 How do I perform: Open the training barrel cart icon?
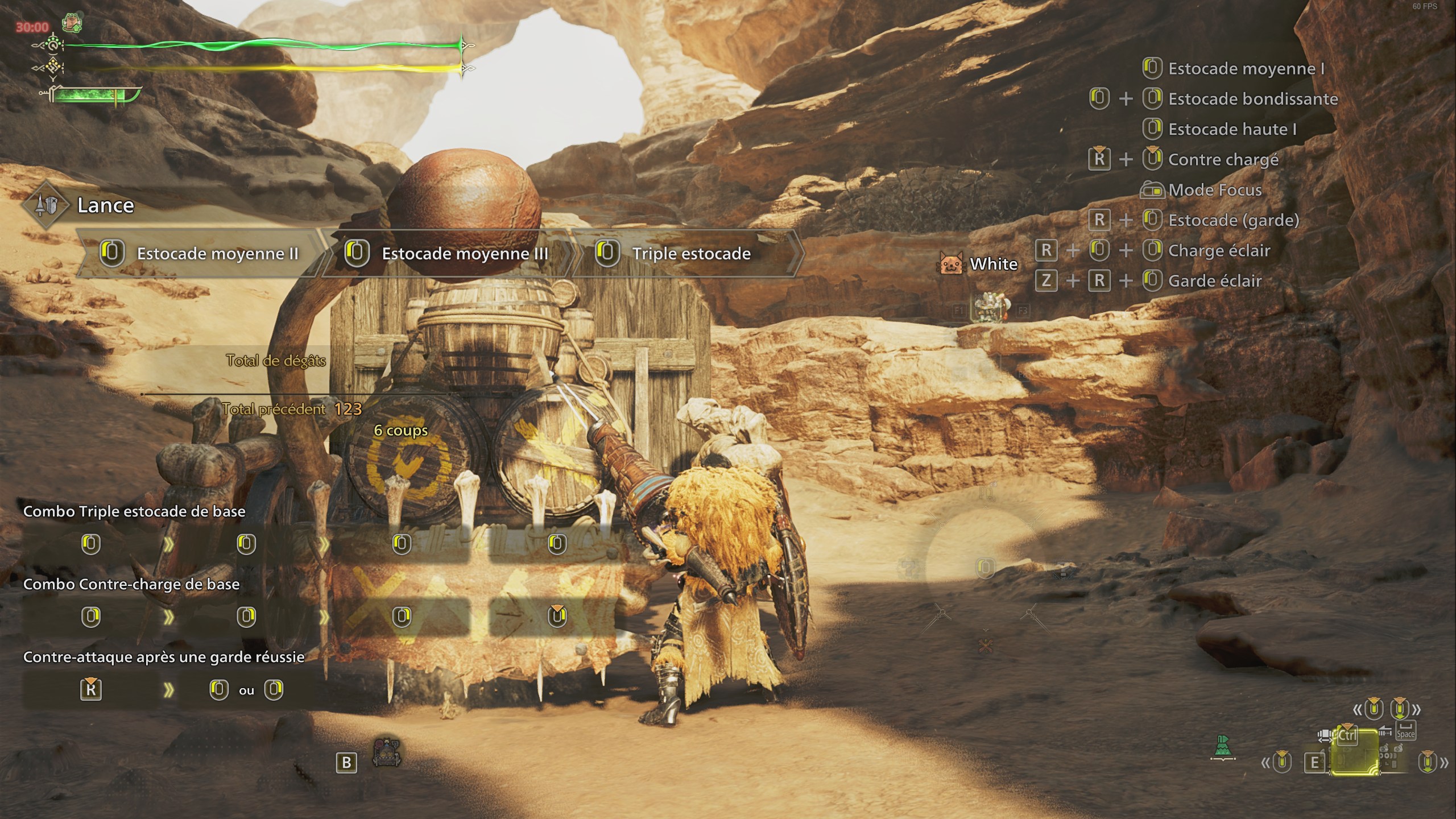(x=387, y=753)
